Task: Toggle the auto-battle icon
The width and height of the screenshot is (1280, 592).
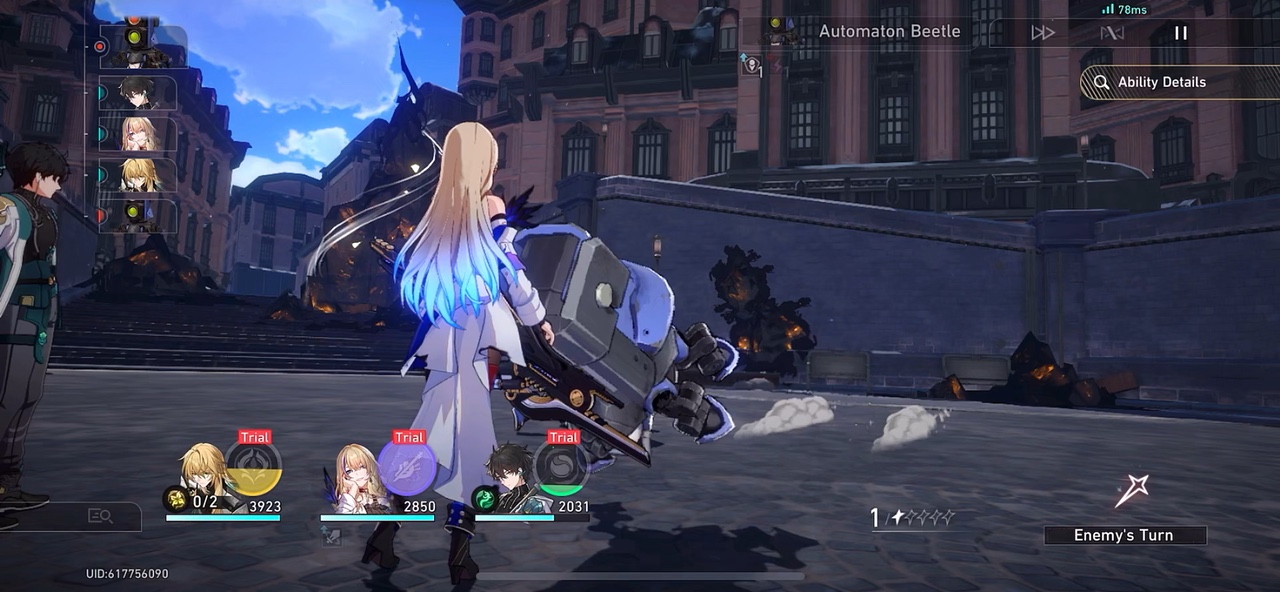Action: (1112, 33)
